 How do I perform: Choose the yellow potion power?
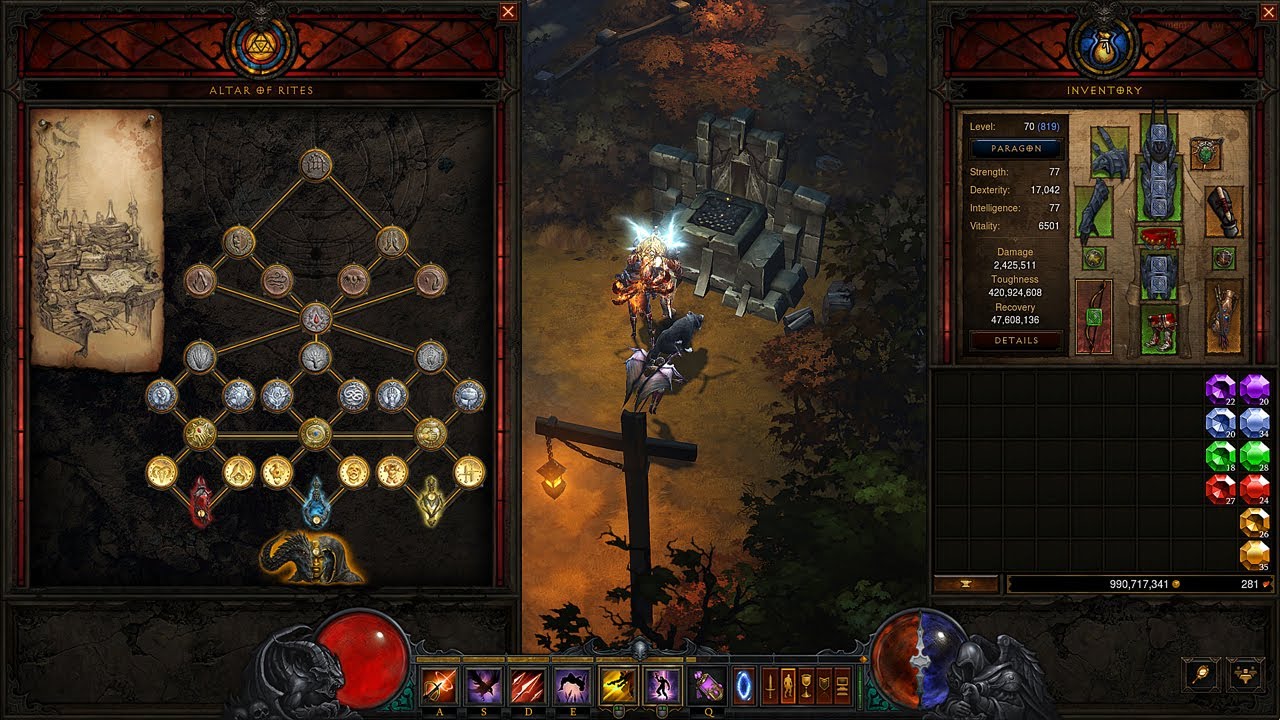pos(431,502)
